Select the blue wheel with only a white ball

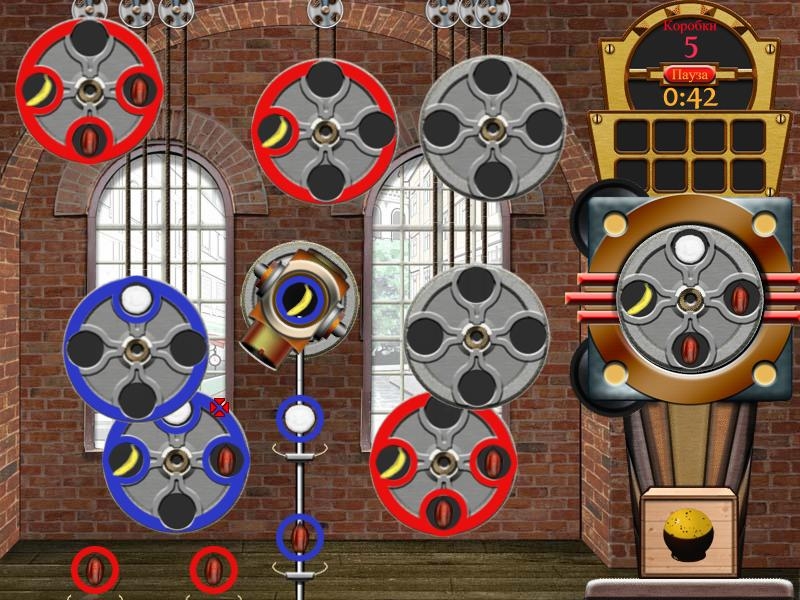pyautogui.click(x=136, y=348)
